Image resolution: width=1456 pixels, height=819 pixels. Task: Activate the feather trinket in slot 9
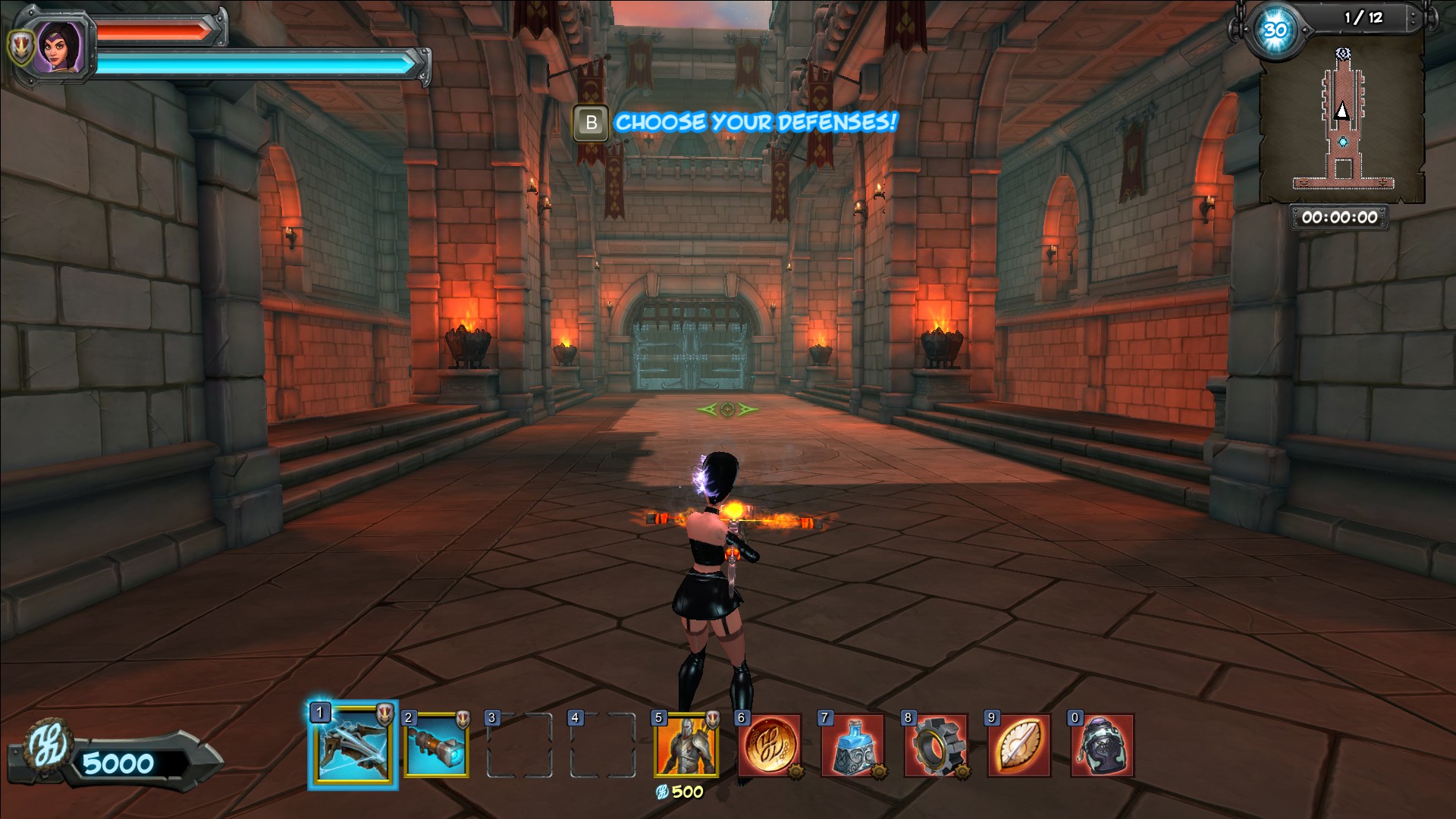1019,745
